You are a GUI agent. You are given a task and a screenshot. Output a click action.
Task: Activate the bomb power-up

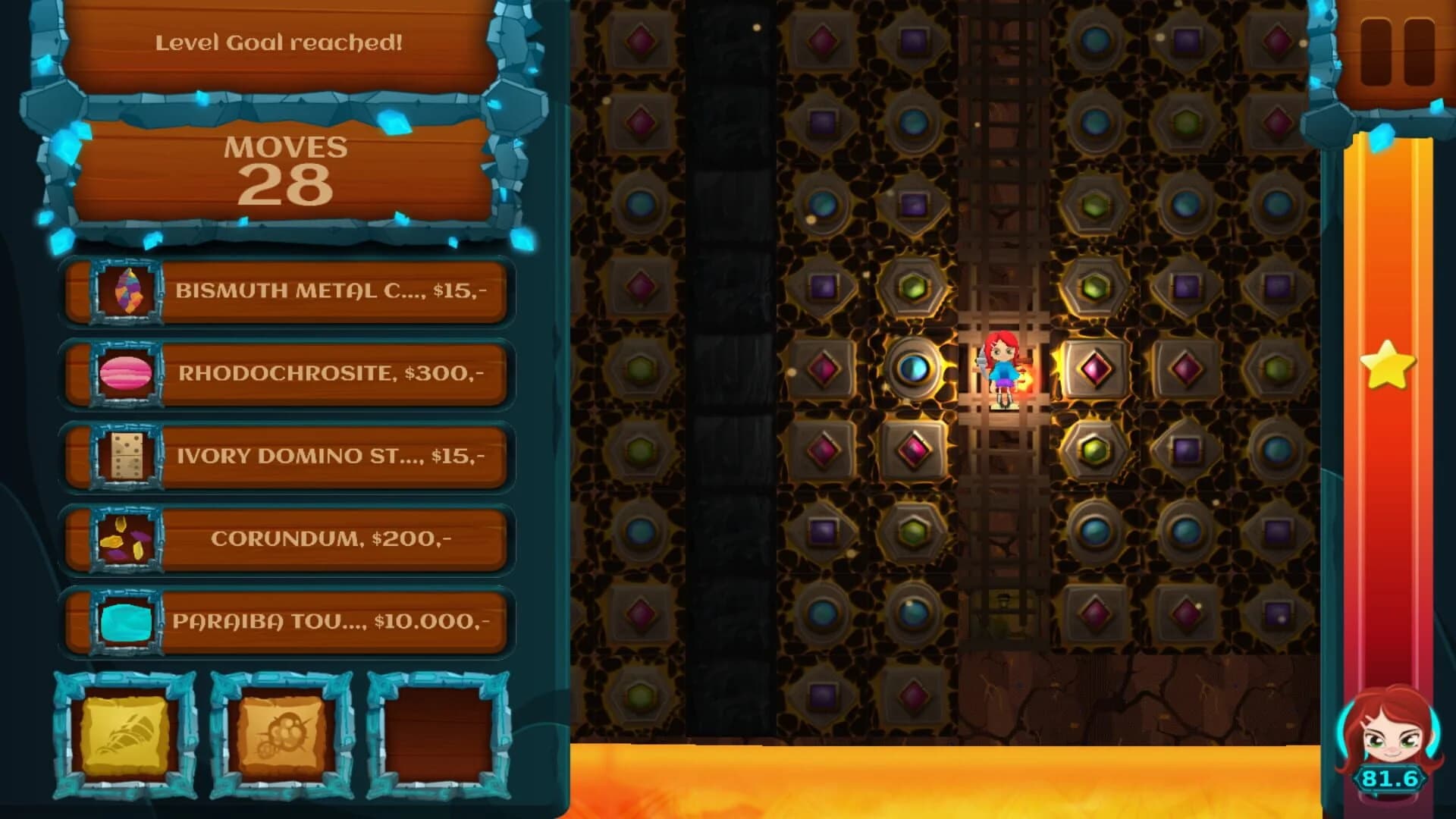pos(281,733)
